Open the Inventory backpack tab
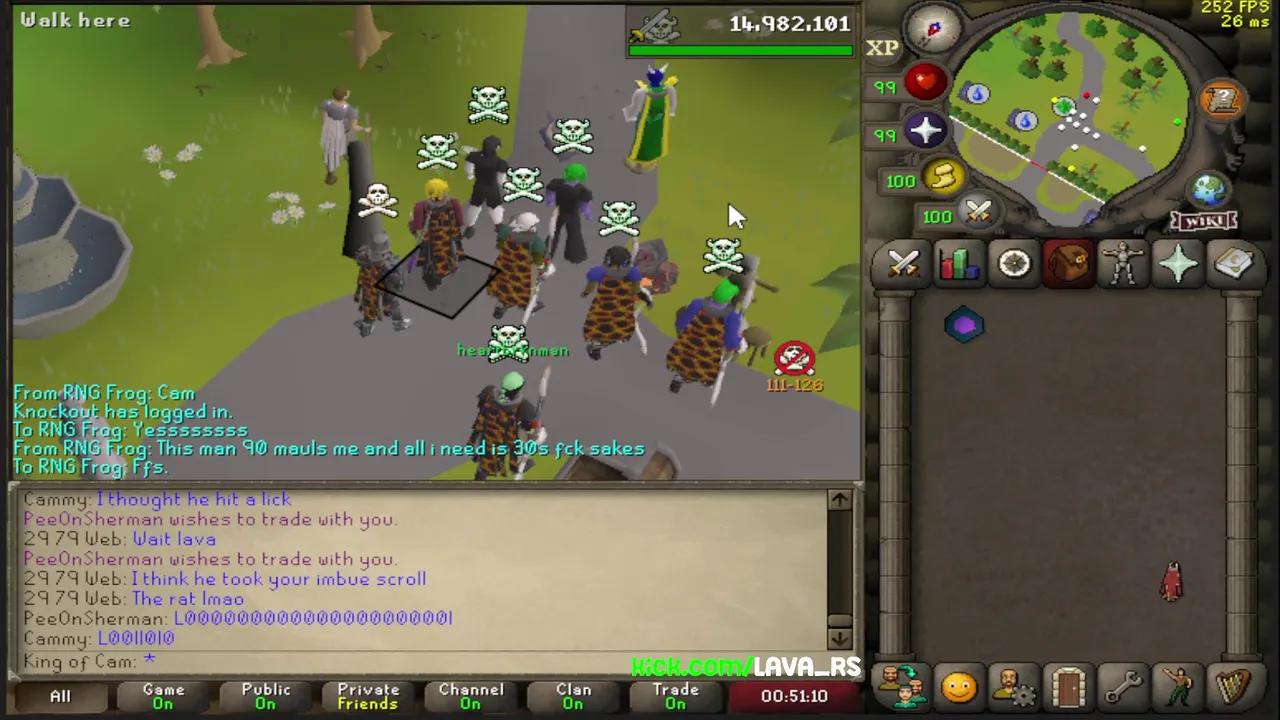 click(x=1068, y=262)
